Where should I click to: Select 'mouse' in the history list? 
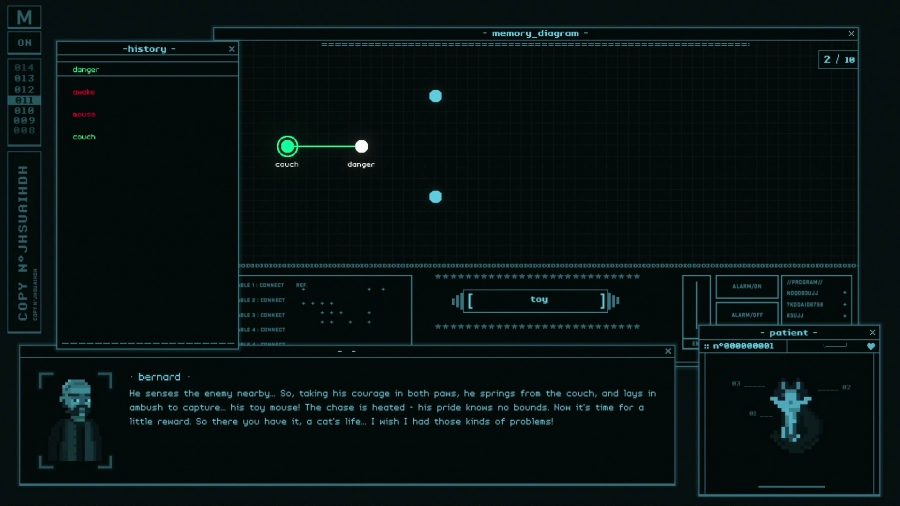point(84,114)
